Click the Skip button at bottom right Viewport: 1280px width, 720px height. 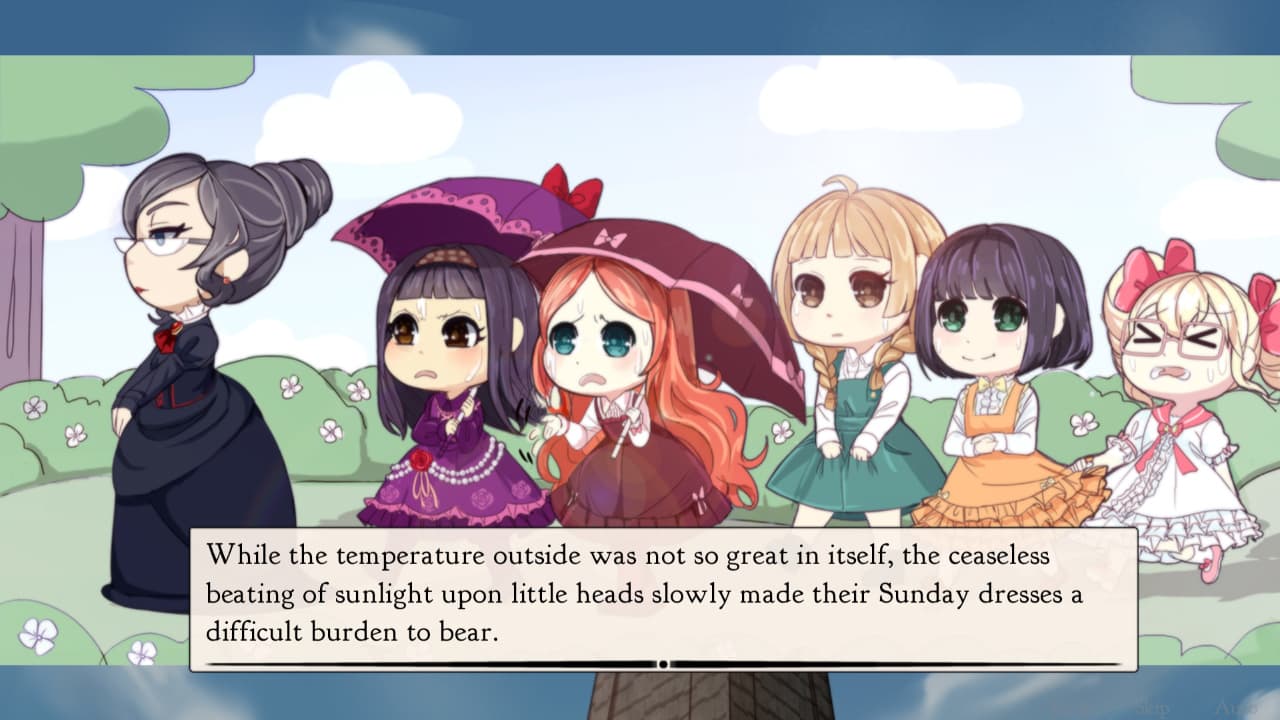[x=1150, y=706]
